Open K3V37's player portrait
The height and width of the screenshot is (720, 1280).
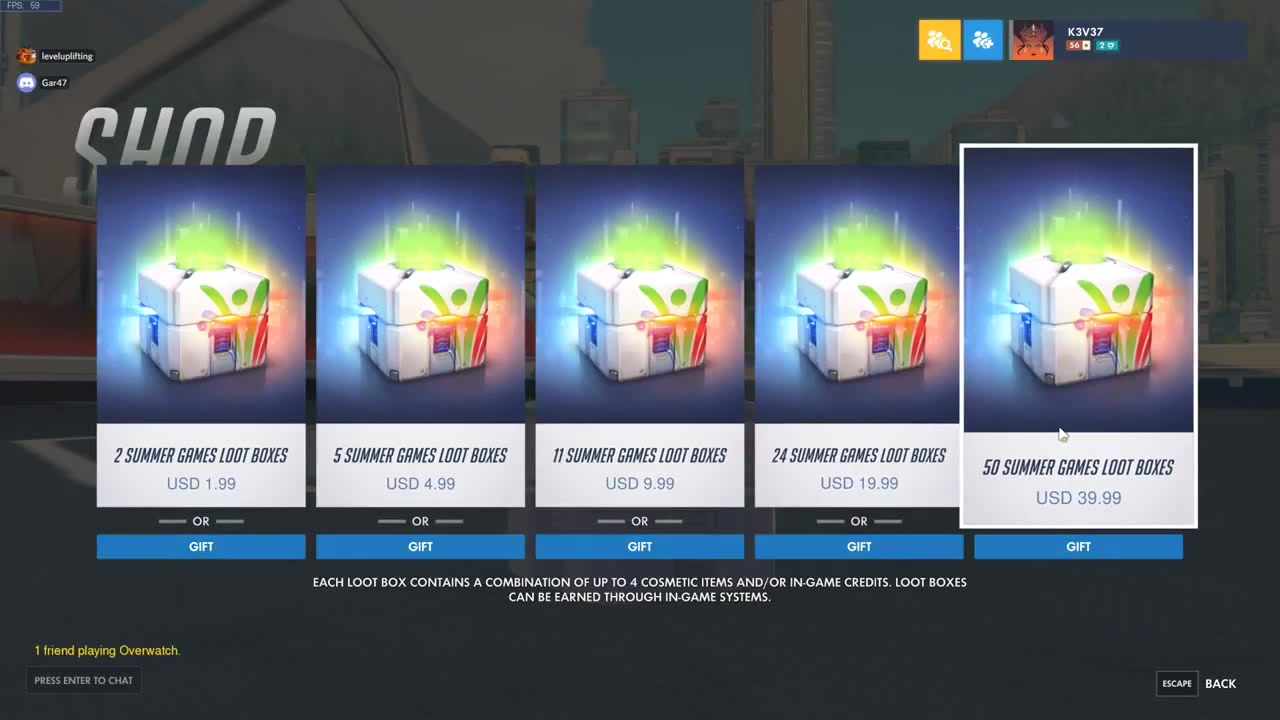coord(1031,39)
